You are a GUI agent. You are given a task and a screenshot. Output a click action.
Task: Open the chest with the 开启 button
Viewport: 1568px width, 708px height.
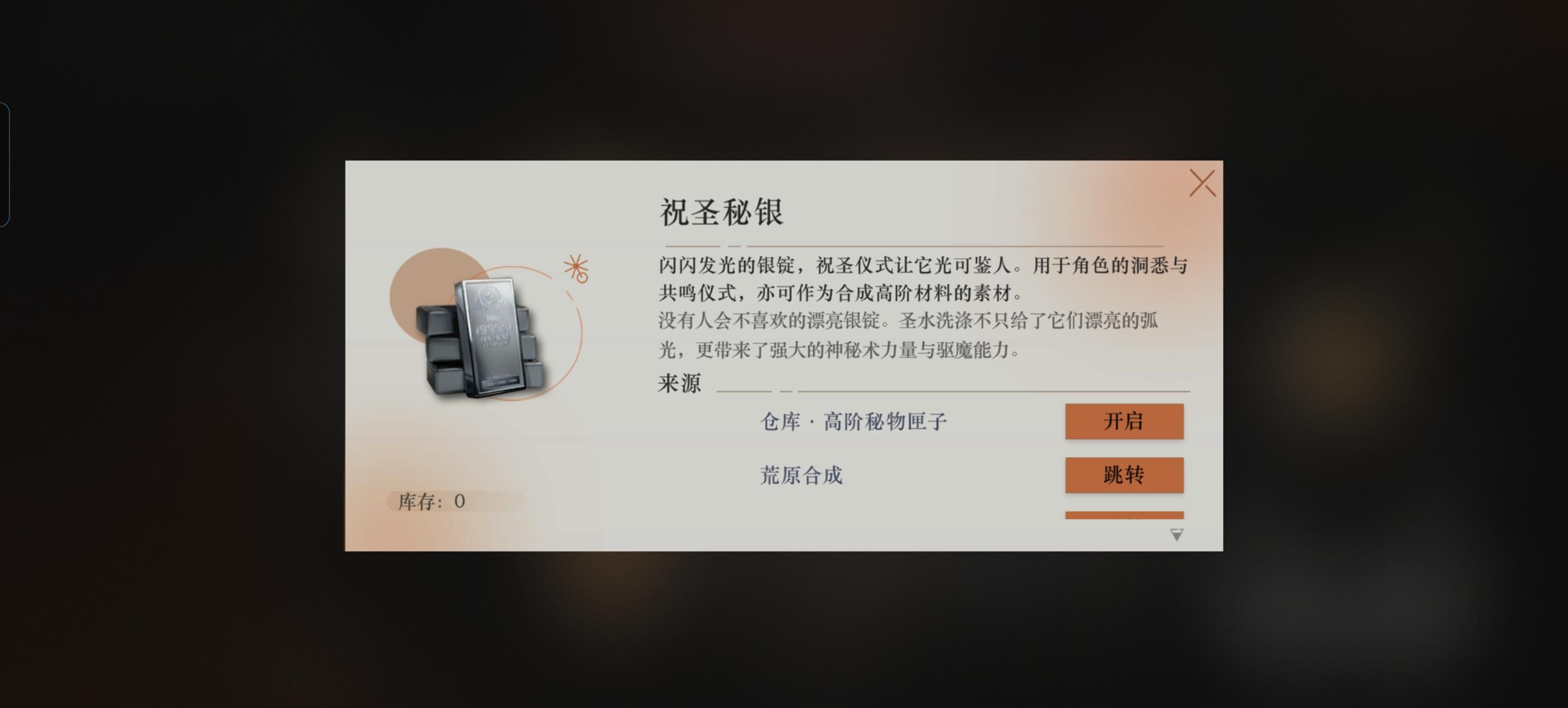[1125, 421]
